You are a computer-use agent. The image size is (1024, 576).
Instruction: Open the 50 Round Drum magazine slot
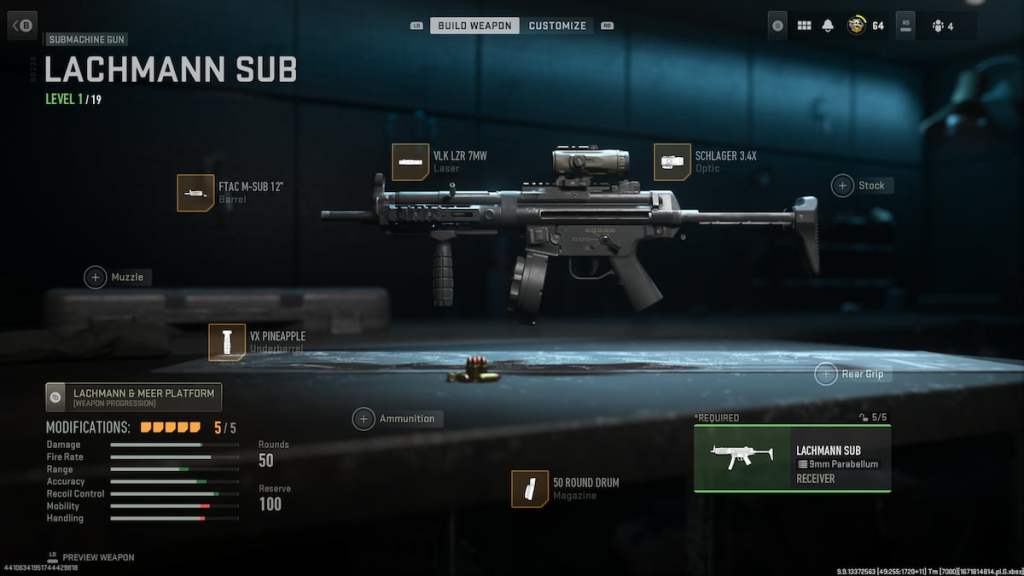tap(530, 488)
